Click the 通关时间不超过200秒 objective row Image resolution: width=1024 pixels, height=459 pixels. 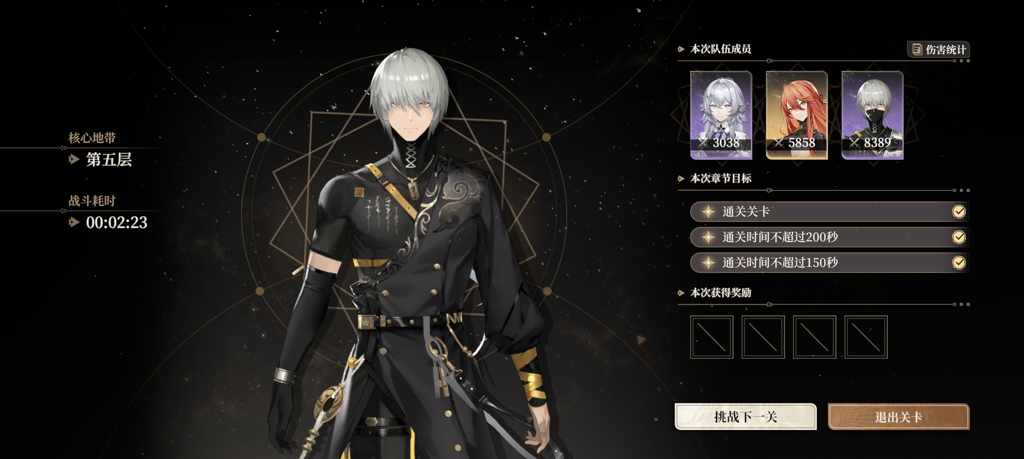829,237
